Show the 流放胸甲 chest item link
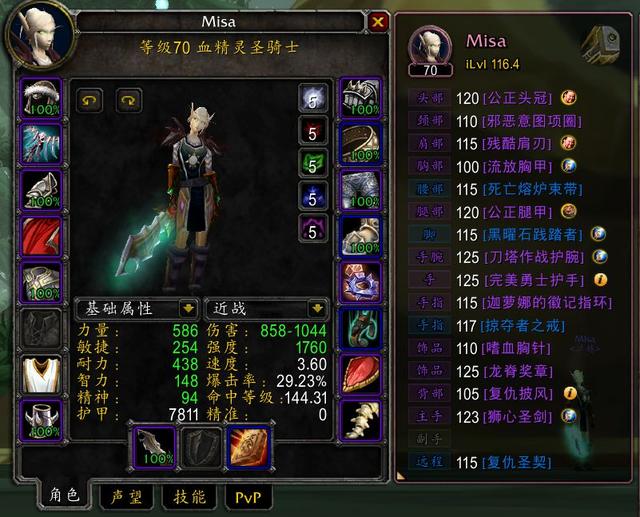The width and height of the screenshot is (640, 517). 517,166
